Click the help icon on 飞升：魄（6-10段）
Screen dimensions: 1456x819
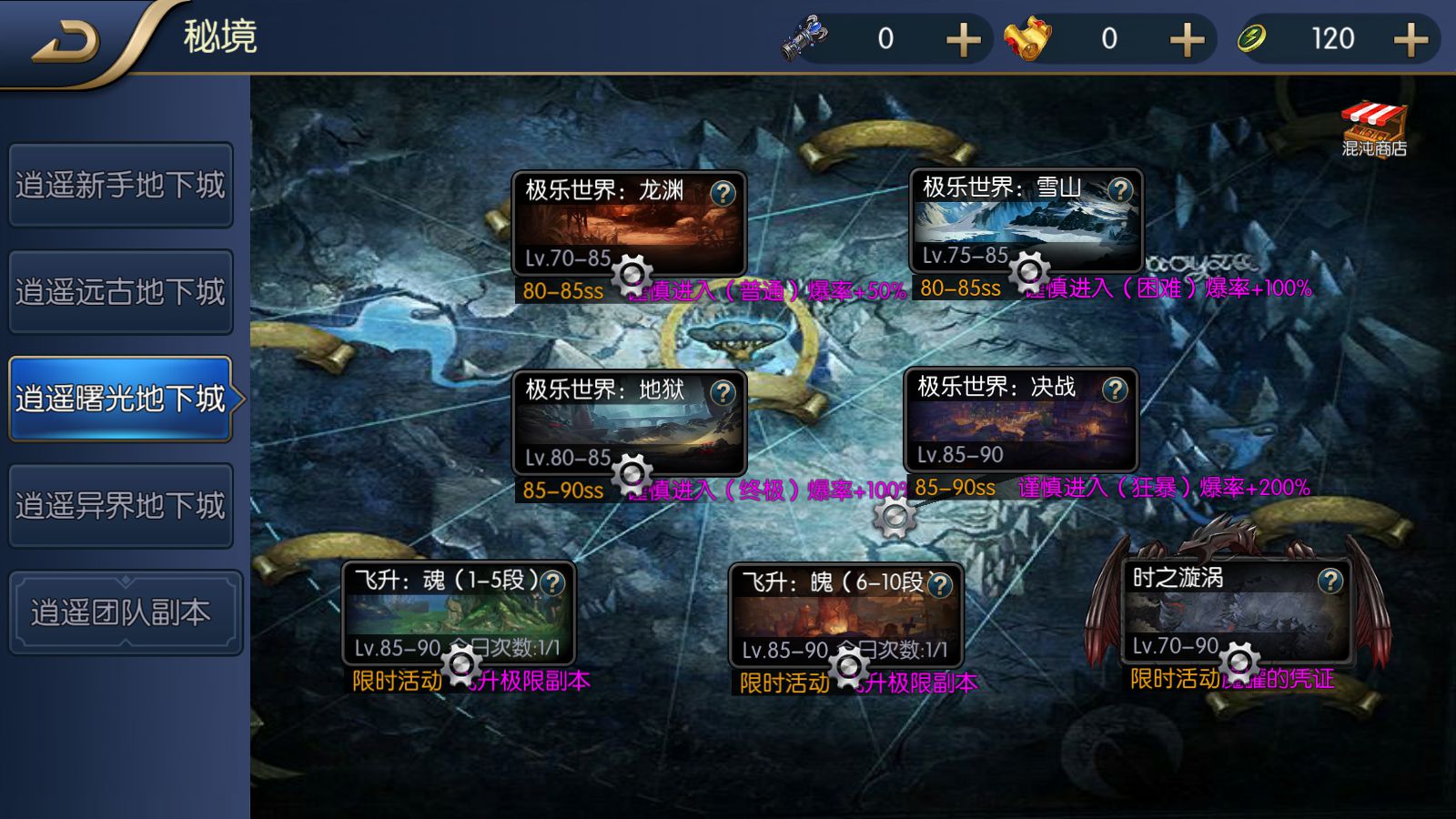(x=942, y=585)
